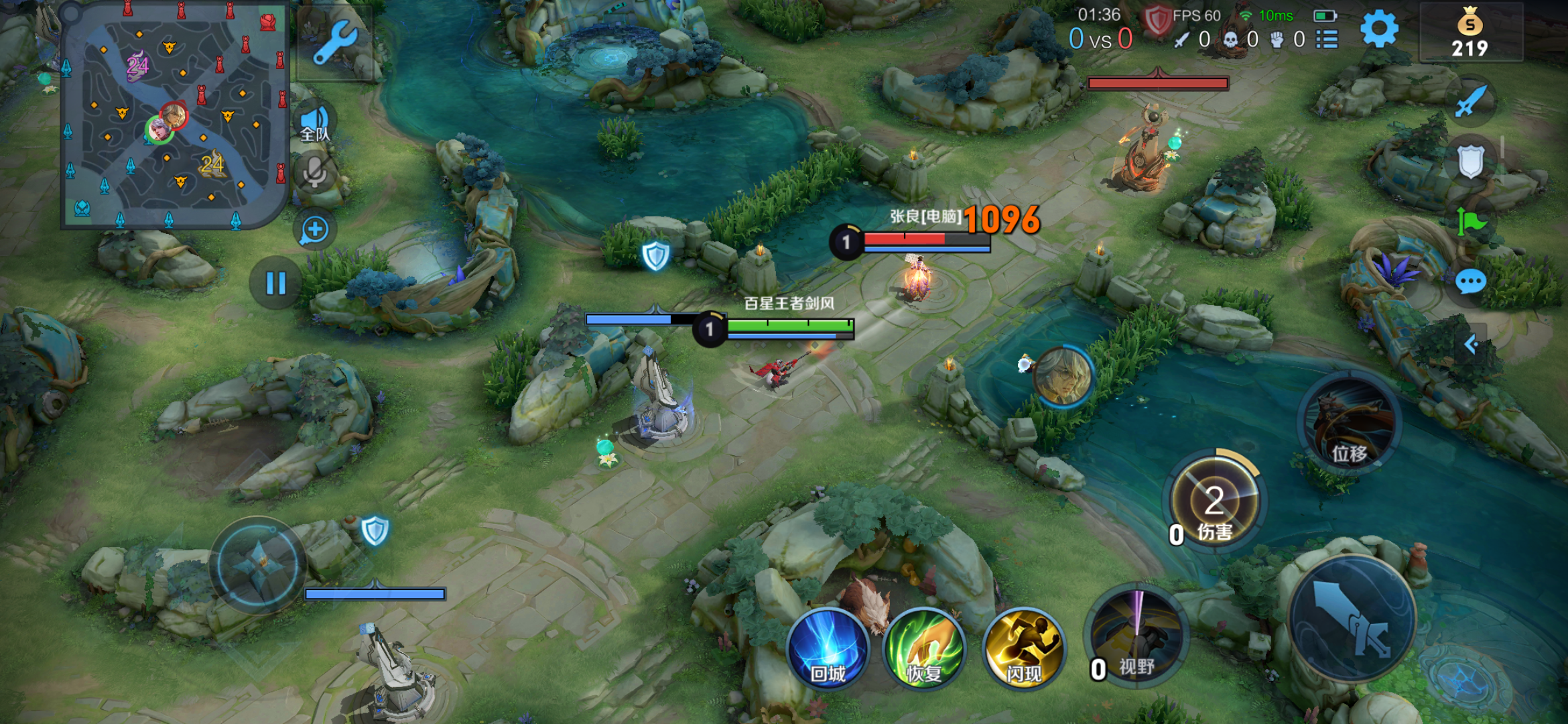Pause the match with the pause button
This screenshot has height=724, width=1568.
(275, 283)
